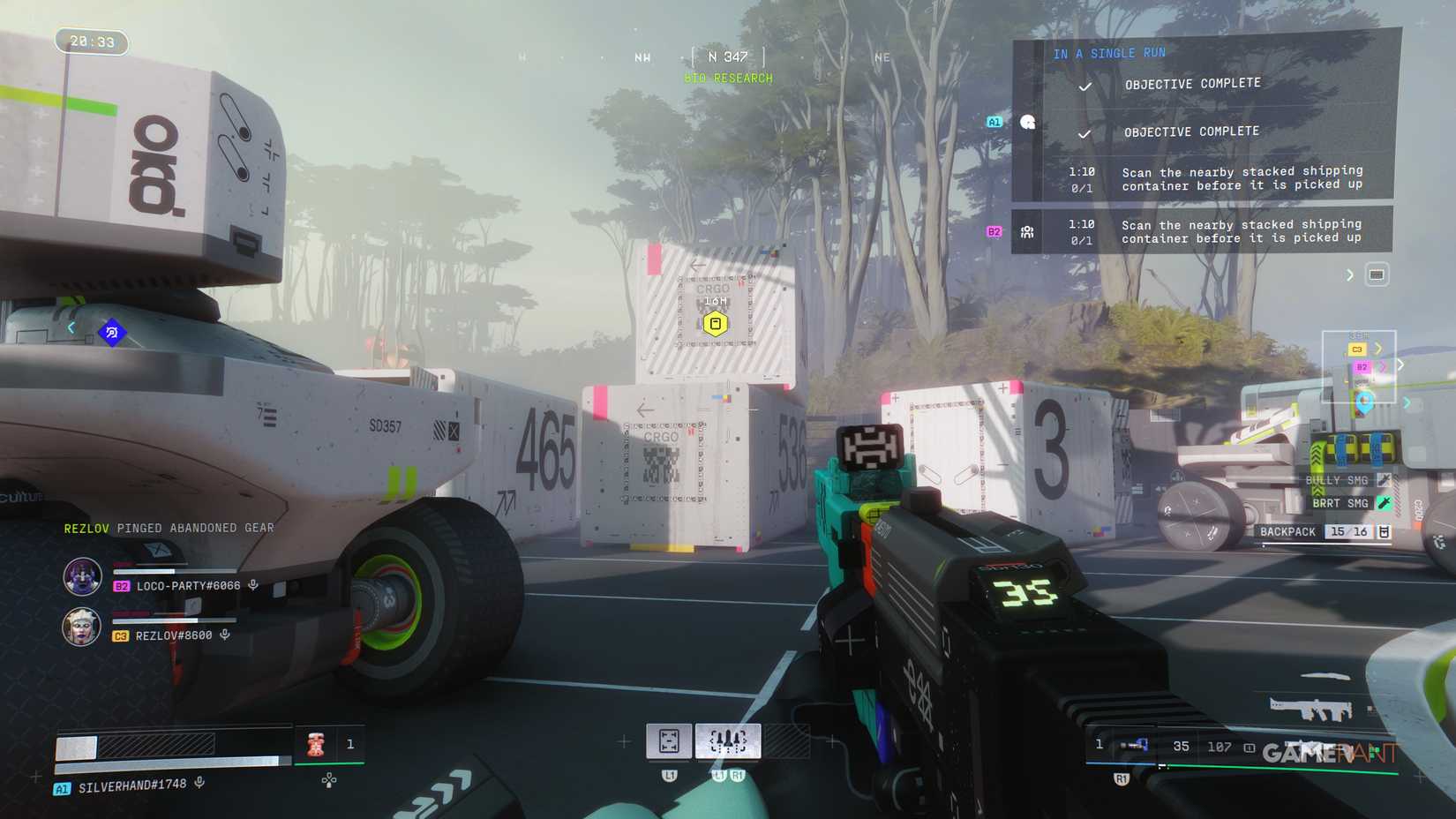Select the IN A SINGLE RUN header
Image resolution: width=1456 pixels, height=819 pixels.
[1107, 53]
